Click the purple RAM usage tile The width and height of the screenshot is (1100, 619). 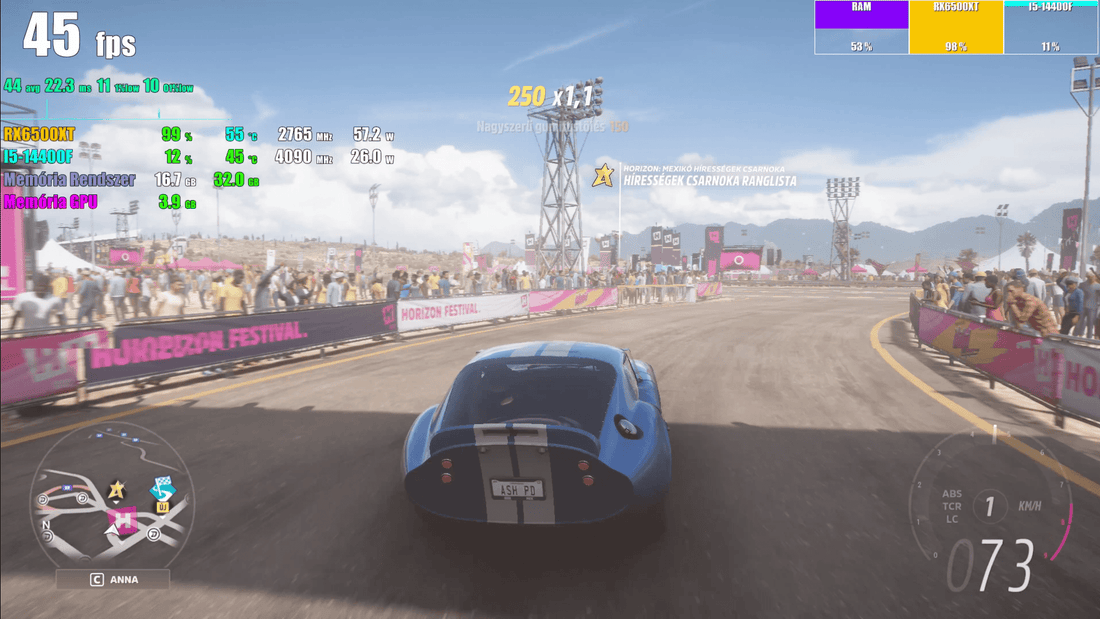point(861,27)
